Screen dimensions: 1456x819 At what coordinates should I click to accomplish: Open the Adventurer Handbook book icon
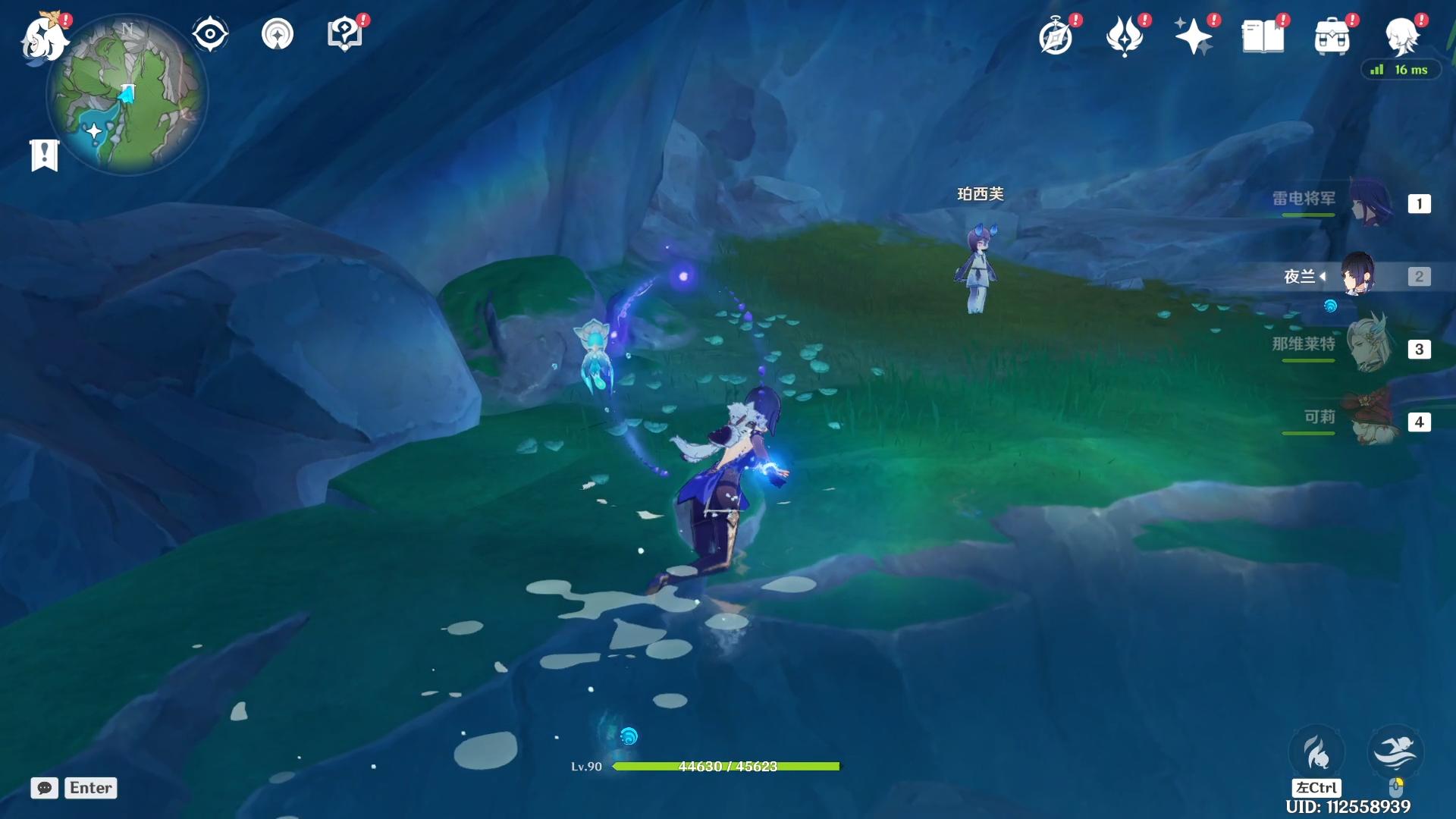coord(1263,36)
